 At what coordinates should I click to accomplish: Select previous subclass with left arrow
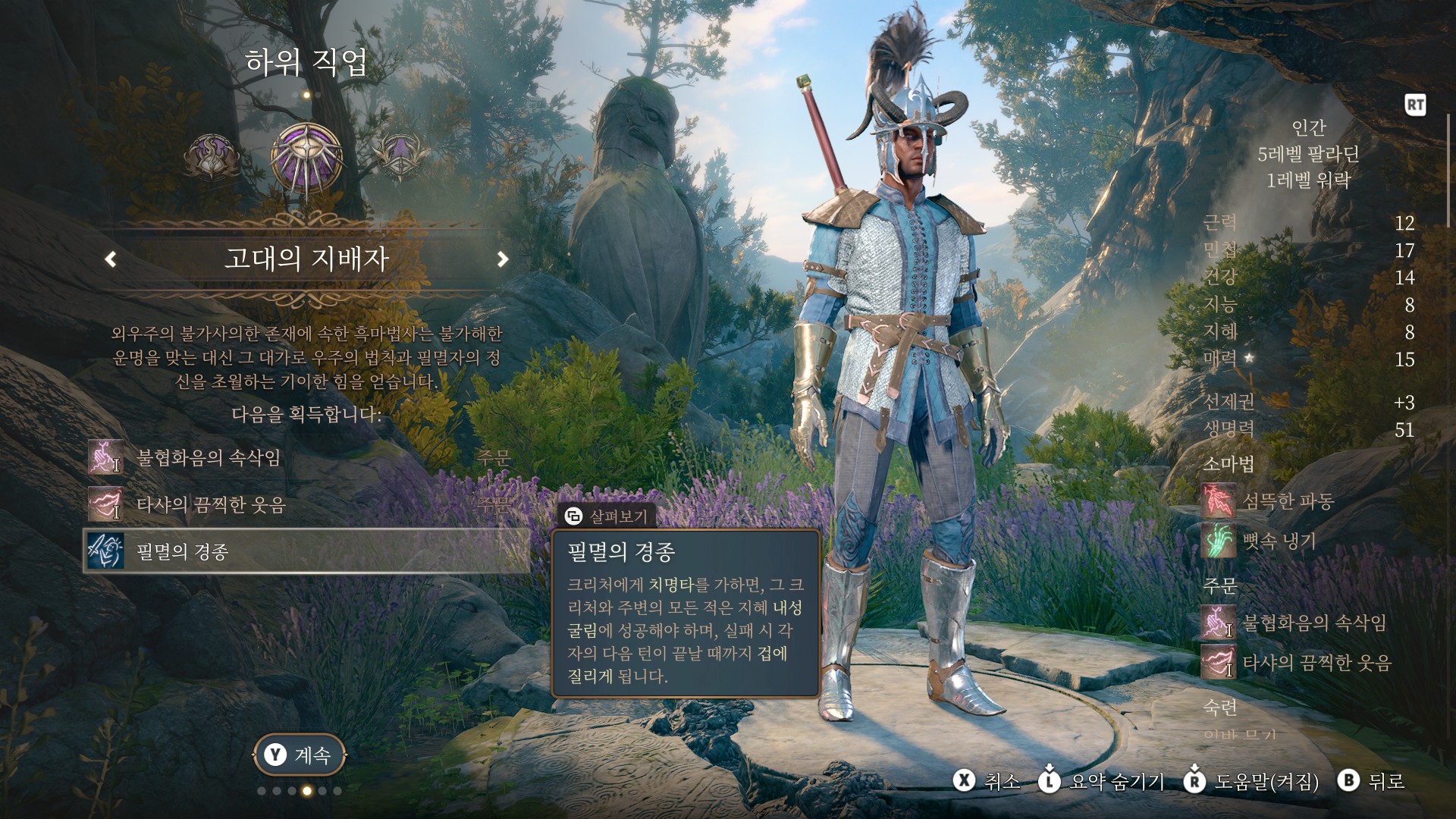coord(111,259)
